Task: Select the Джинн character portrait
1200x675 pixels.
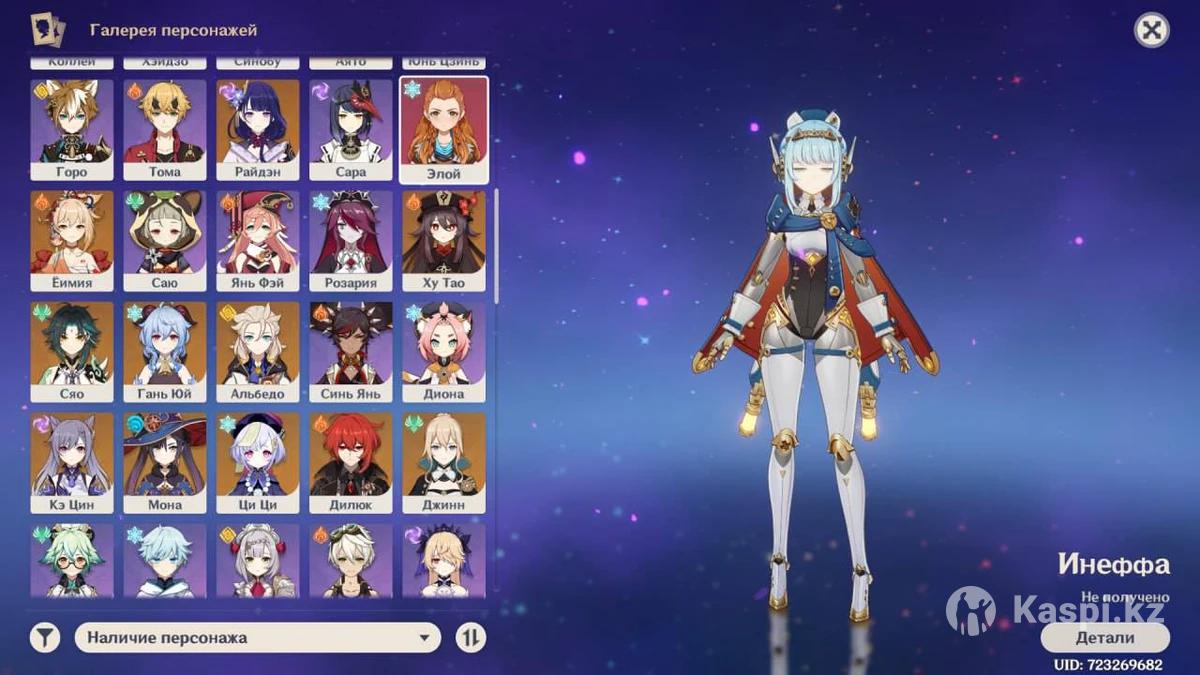Action: pos(444,462)
